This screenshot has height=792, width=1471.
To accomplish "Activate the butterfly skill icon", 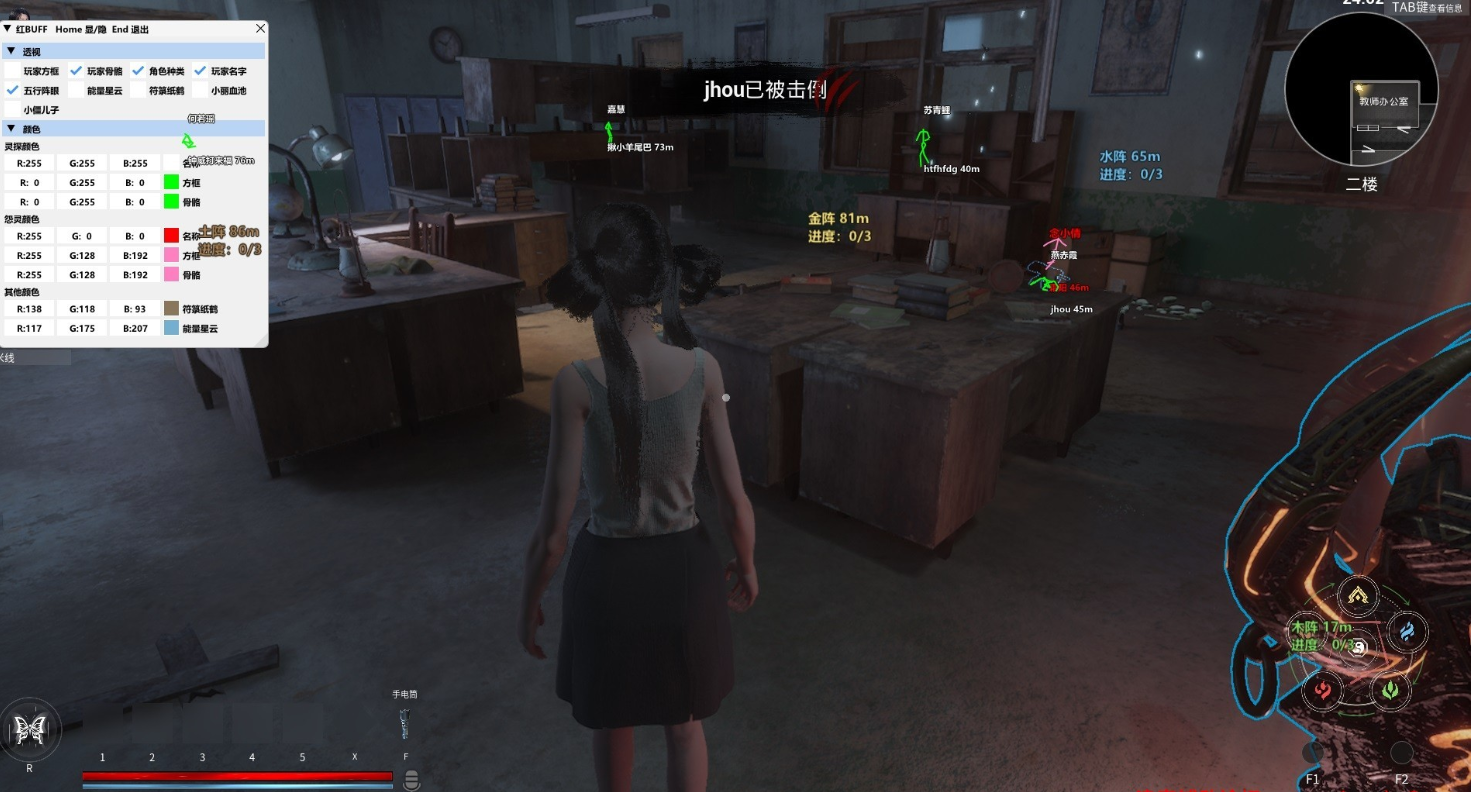I will 29,730.
